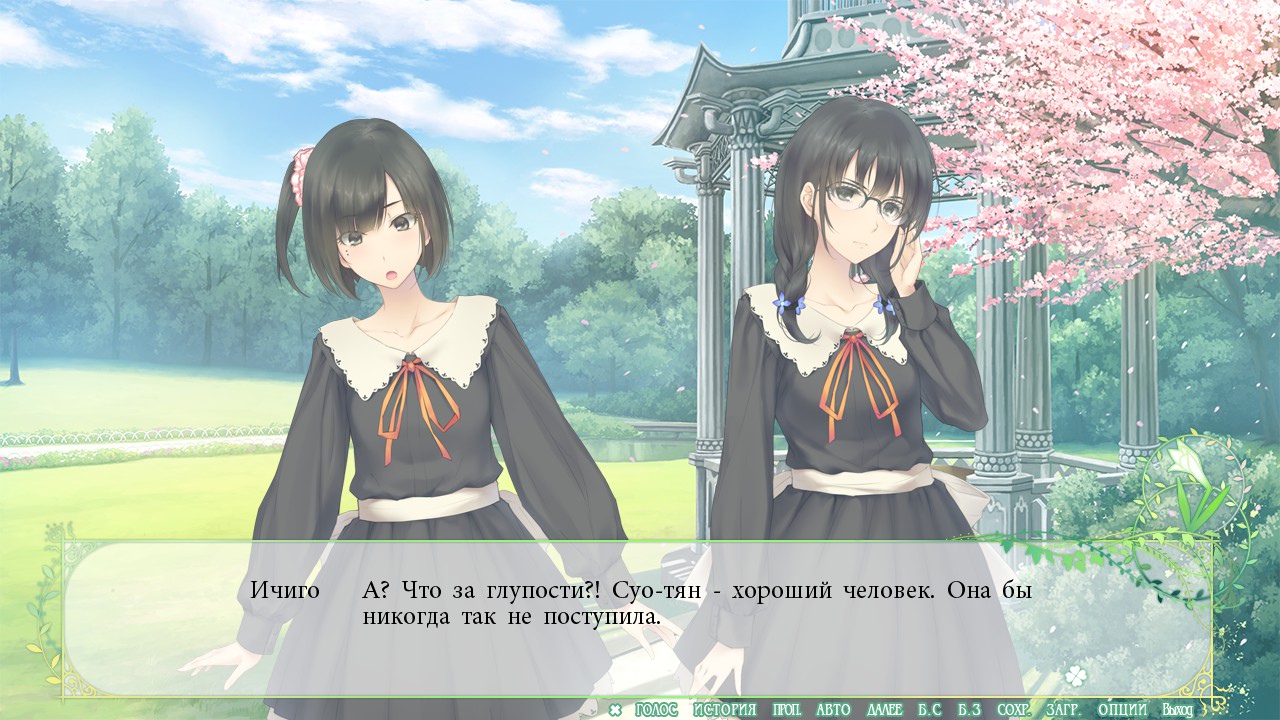
Task: Hide the dialogue box with the X button
Action: click(x=615, y=710)
